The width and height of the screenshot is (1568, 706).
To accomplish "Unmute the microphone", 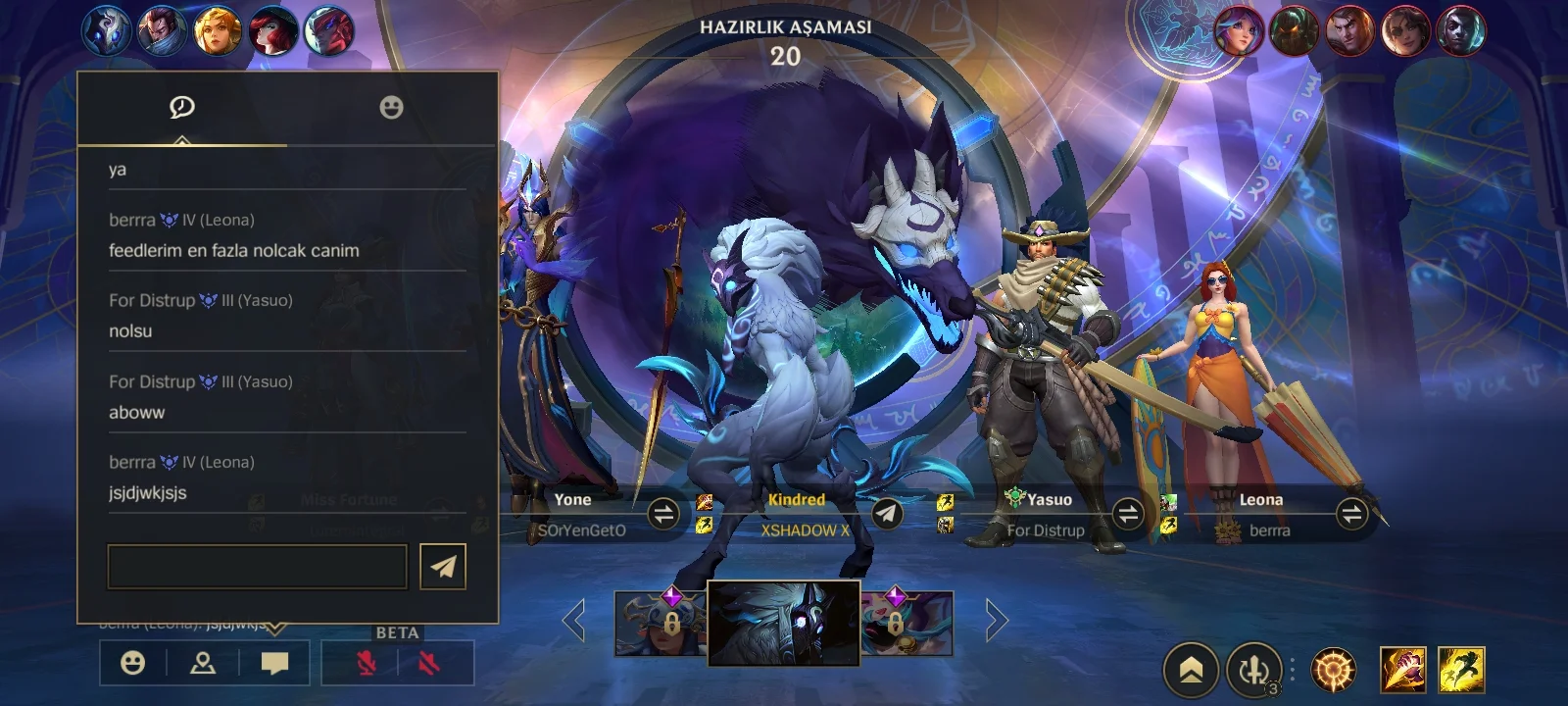I will [x=366, y=664].
